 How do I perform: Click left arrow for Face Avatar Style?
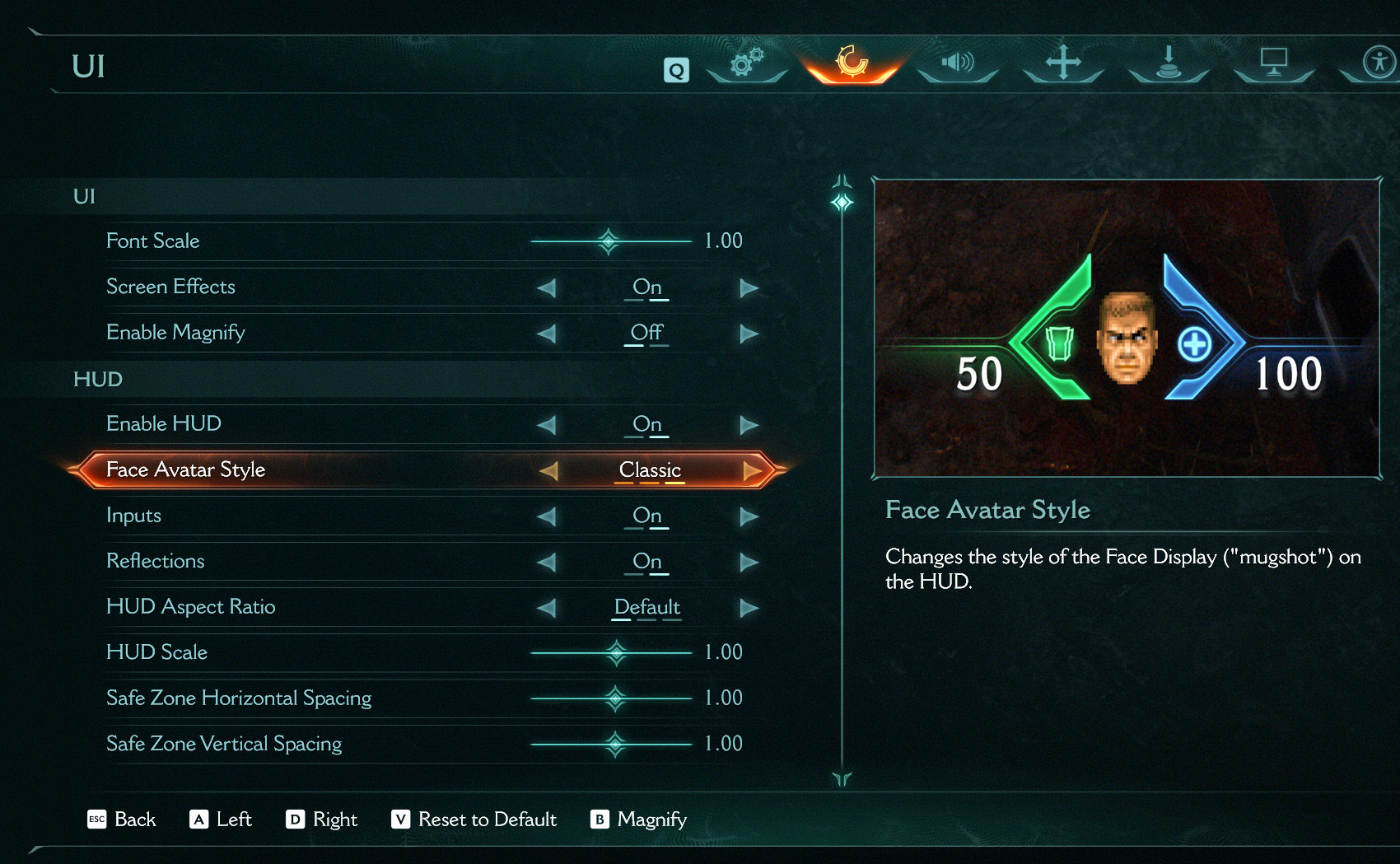tap(548, 470)
